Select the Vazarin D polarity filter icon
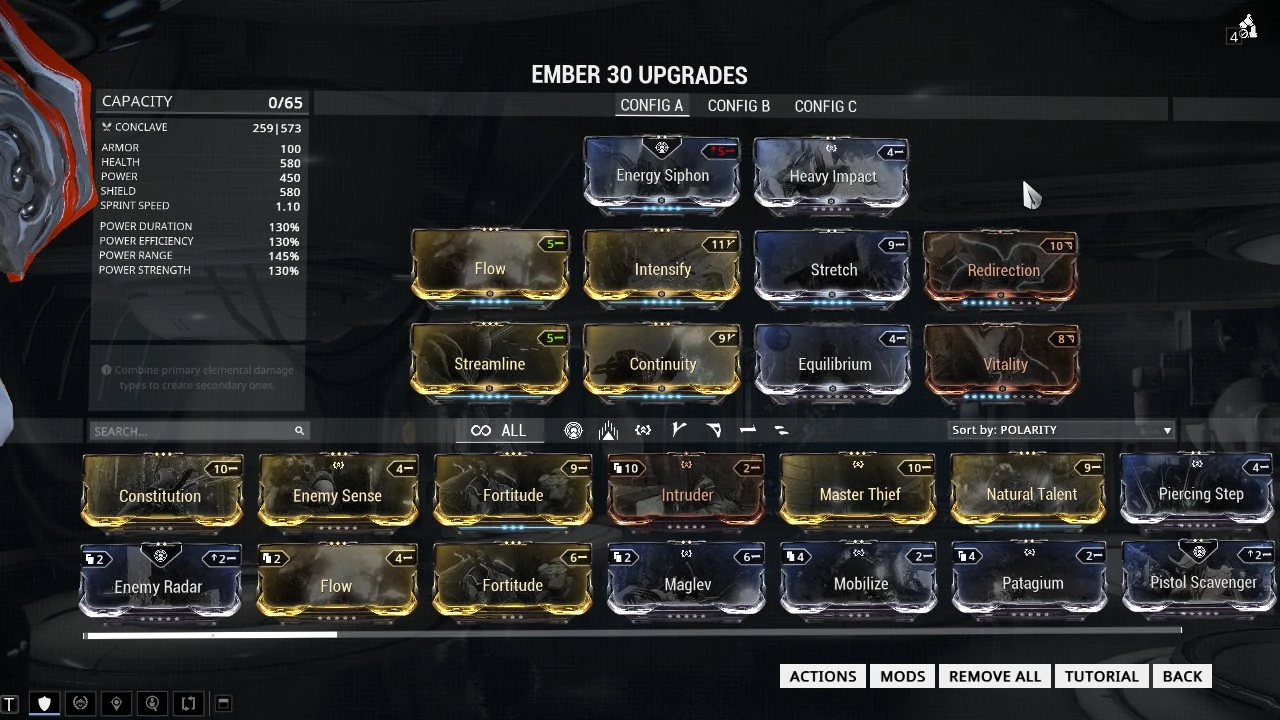Image resolution: width=1280 pixels, height=720 pixels. click(714, 430)
